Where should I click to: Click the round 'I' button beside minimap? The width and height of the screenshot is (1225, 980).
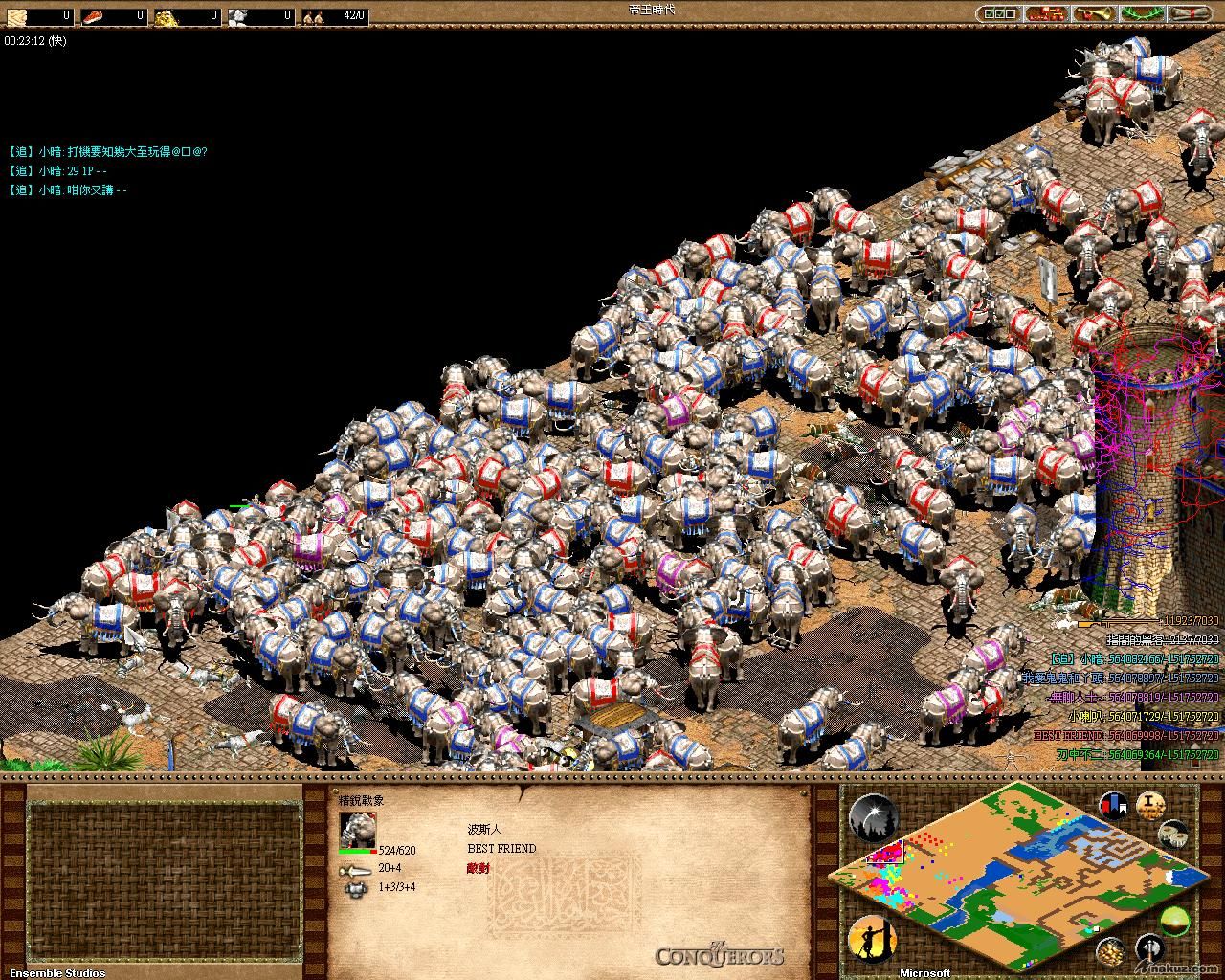1150,805
